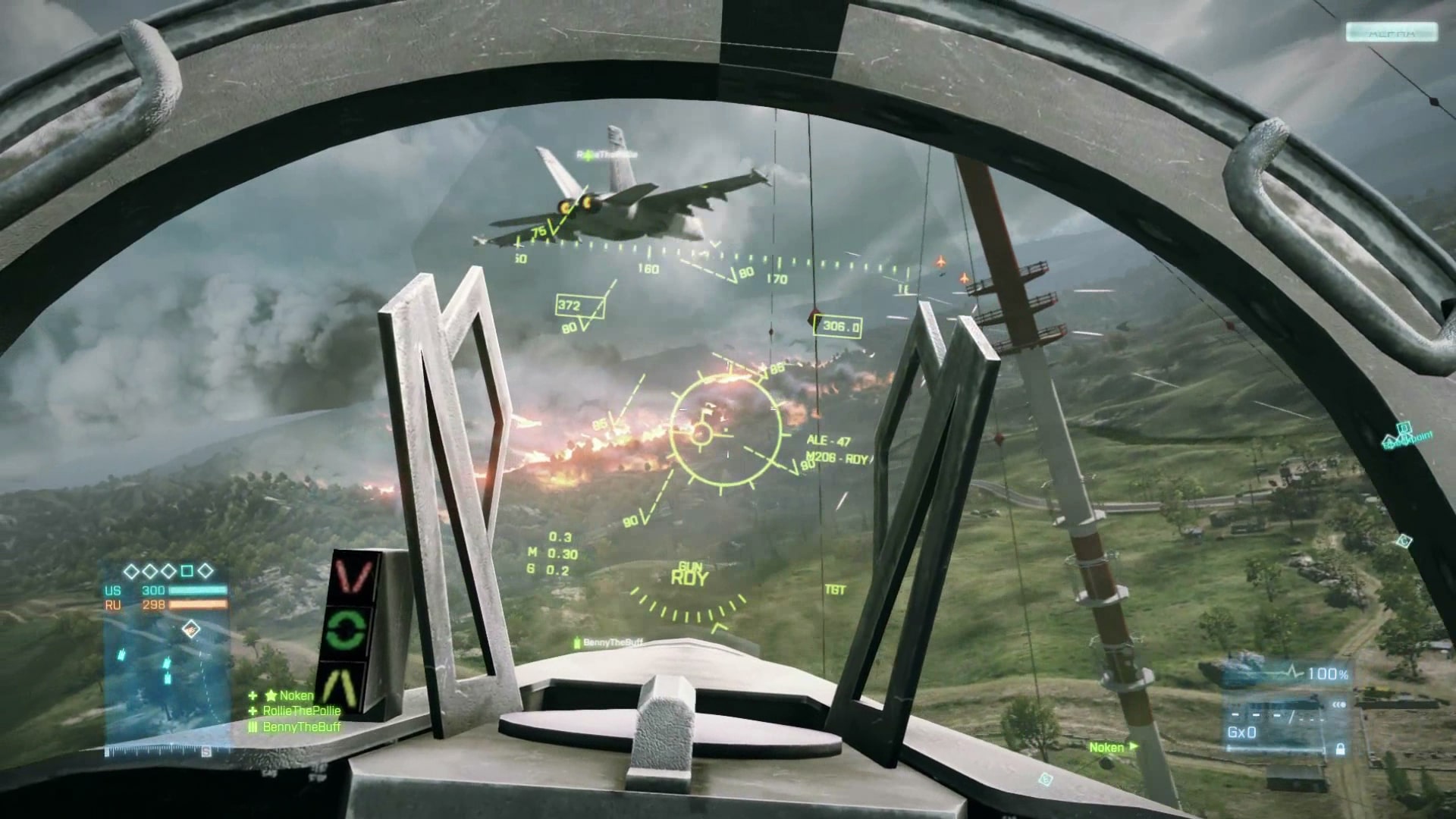Select the orange diamond marker on minimap

click(190, 628)
